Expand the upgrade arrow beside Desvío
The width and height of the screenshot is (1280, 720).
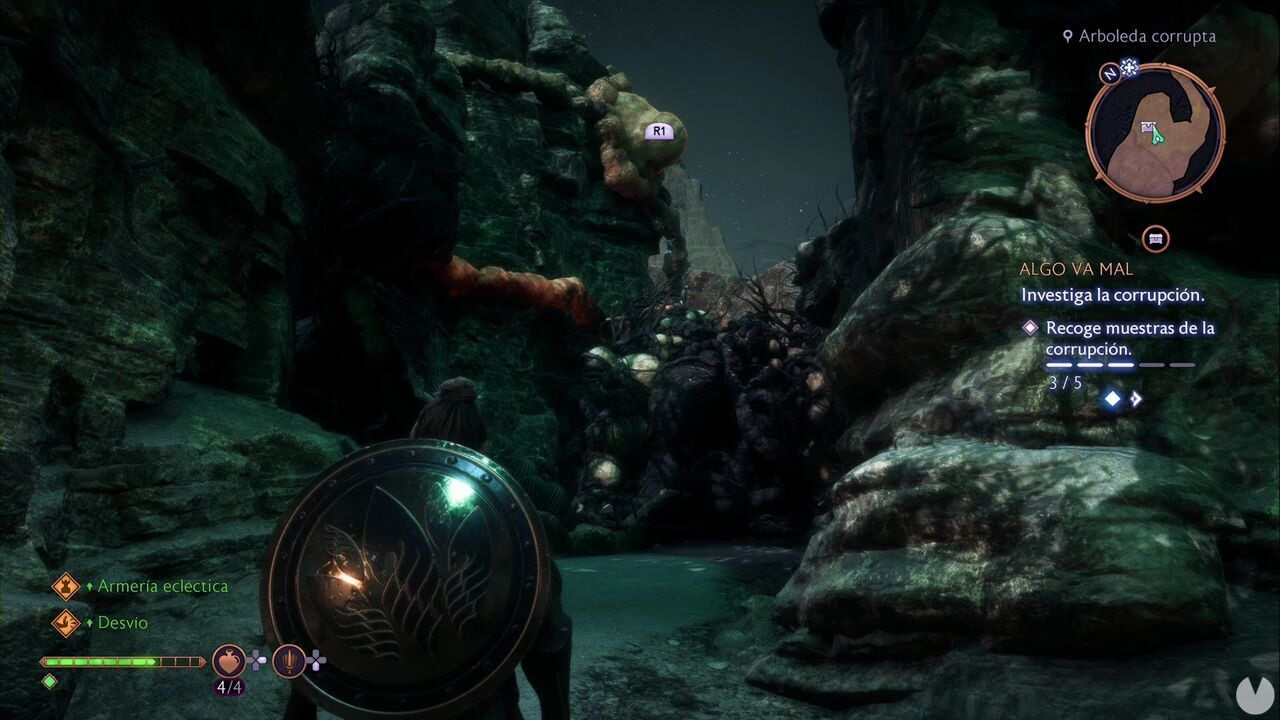(90, 623)
